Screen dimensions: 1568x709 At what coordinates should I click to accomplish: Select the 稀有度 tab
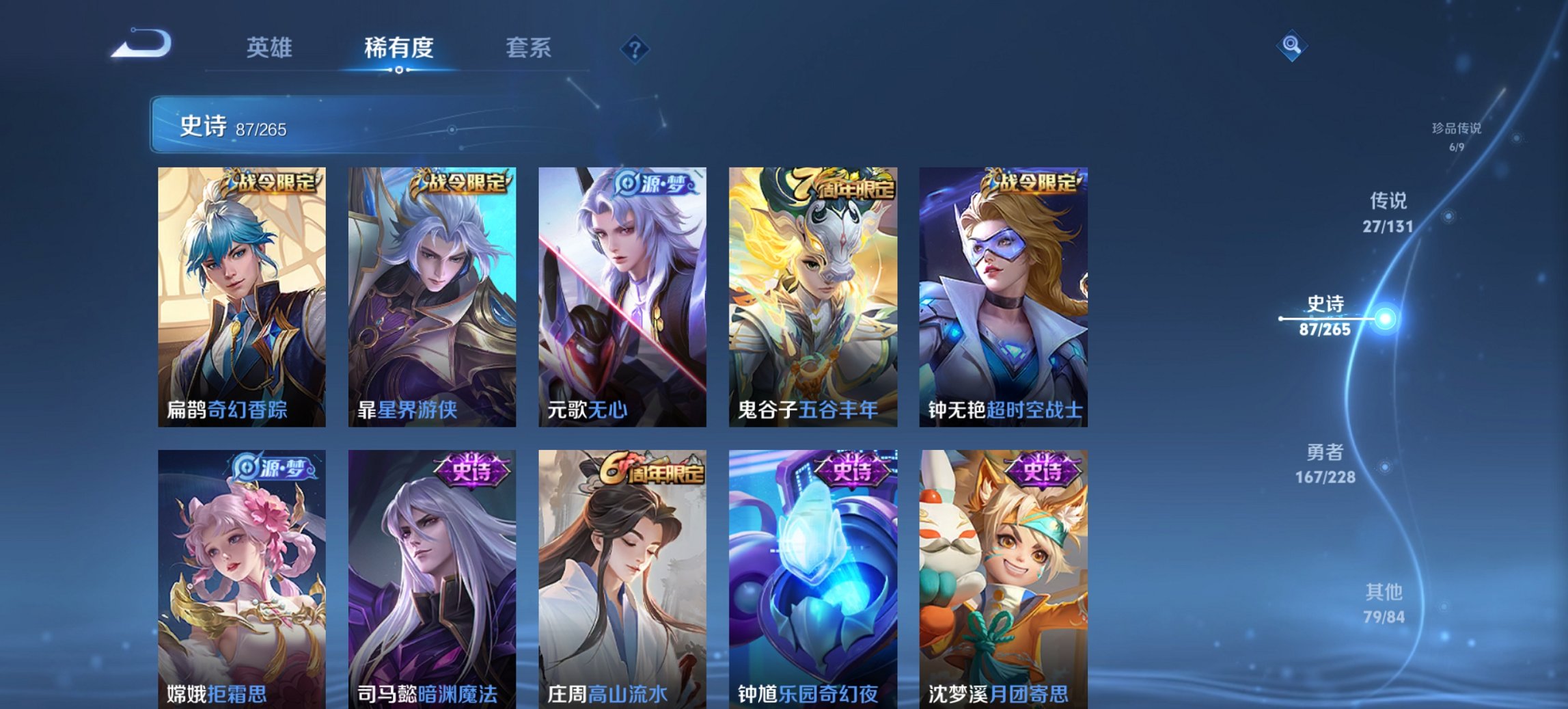[398, 48]
